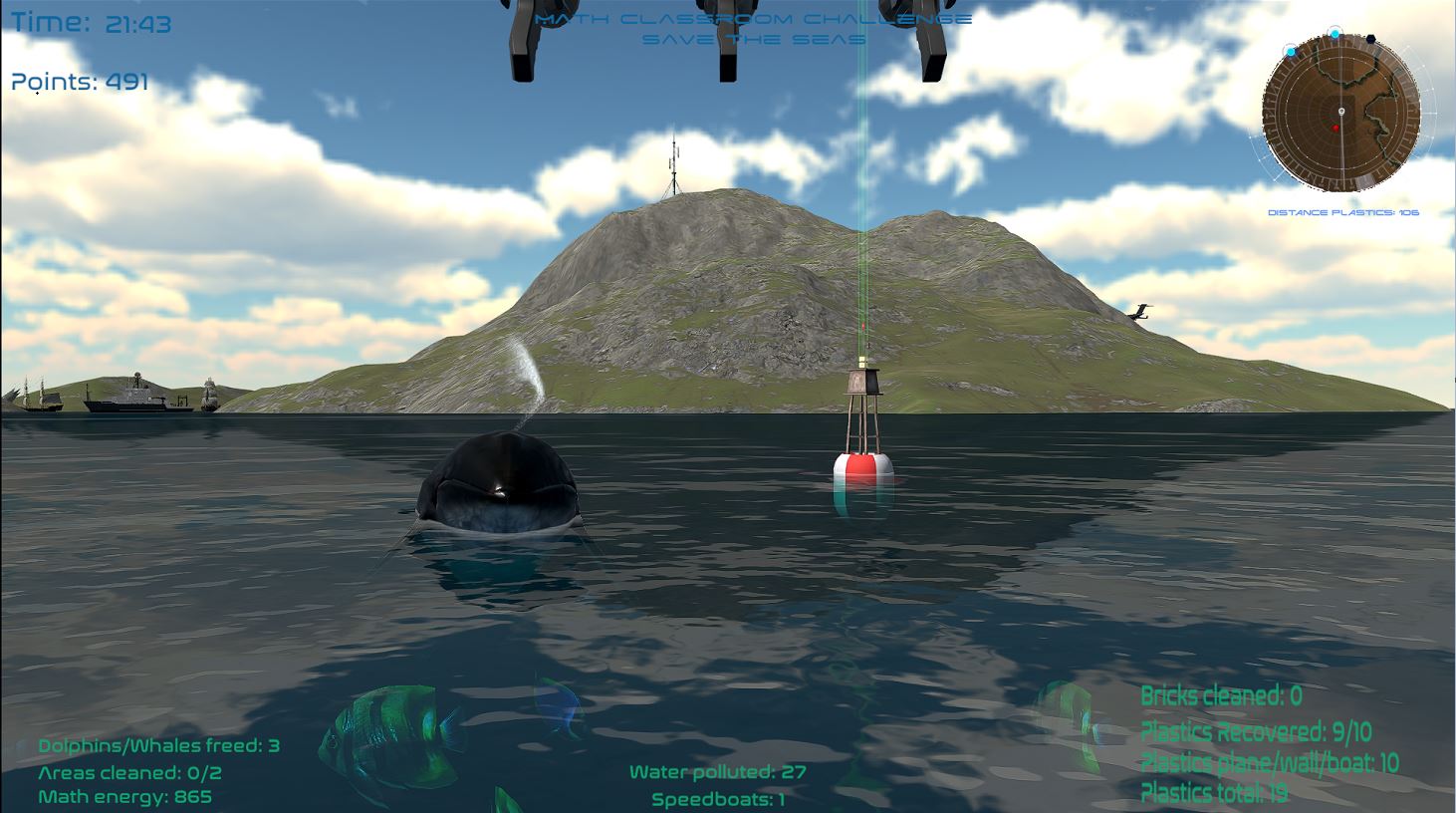Viewport: 1456px width, 813px height.
Task: Toggle the DISTANCE PLASTICS readout
Action: (x=1343, y=212)
